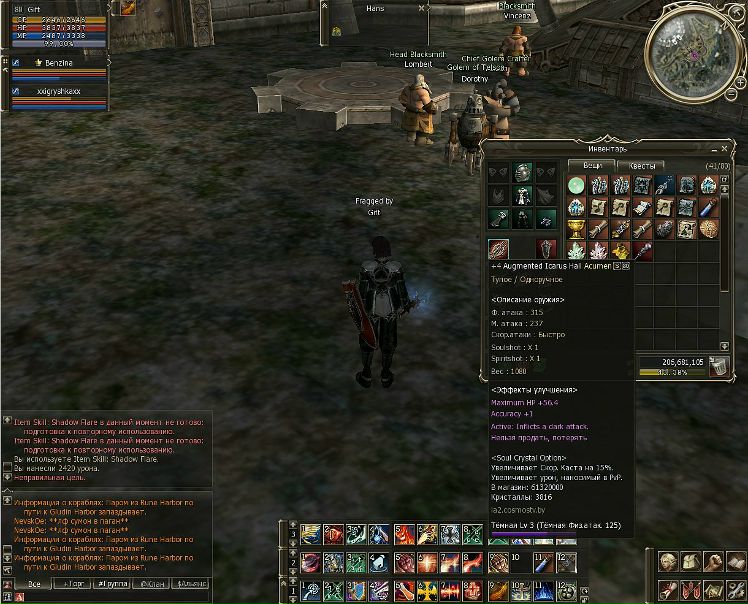Target party member xxlgryshkaxx

tap(58, 91)
